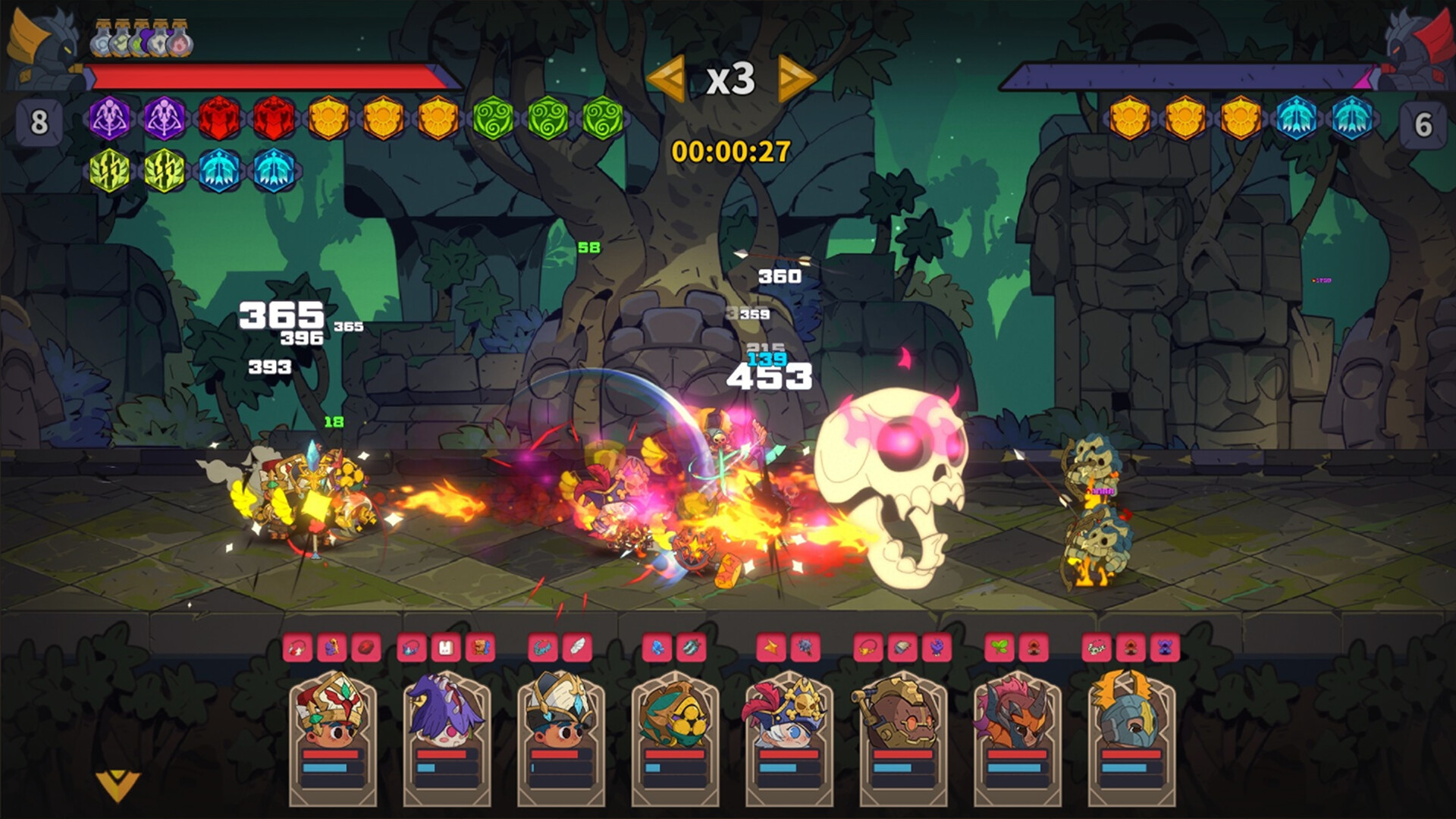Choose the blue helmet gold-horned hero card
1456x819 pixels.
(x=1131, y=737)
